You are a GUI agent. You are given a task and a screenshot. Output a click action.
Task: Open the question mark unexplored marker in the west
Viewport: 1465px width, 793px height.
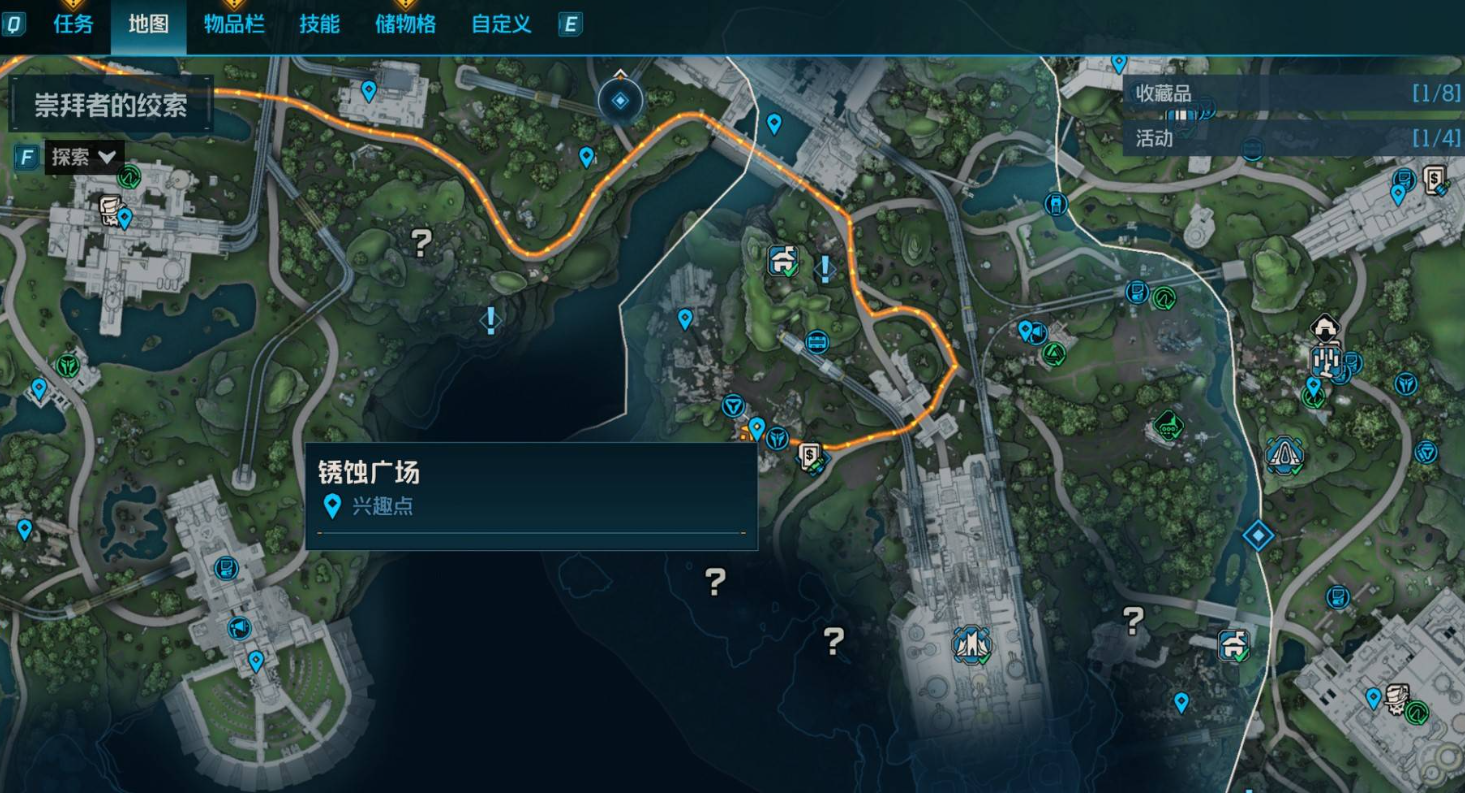421,242
